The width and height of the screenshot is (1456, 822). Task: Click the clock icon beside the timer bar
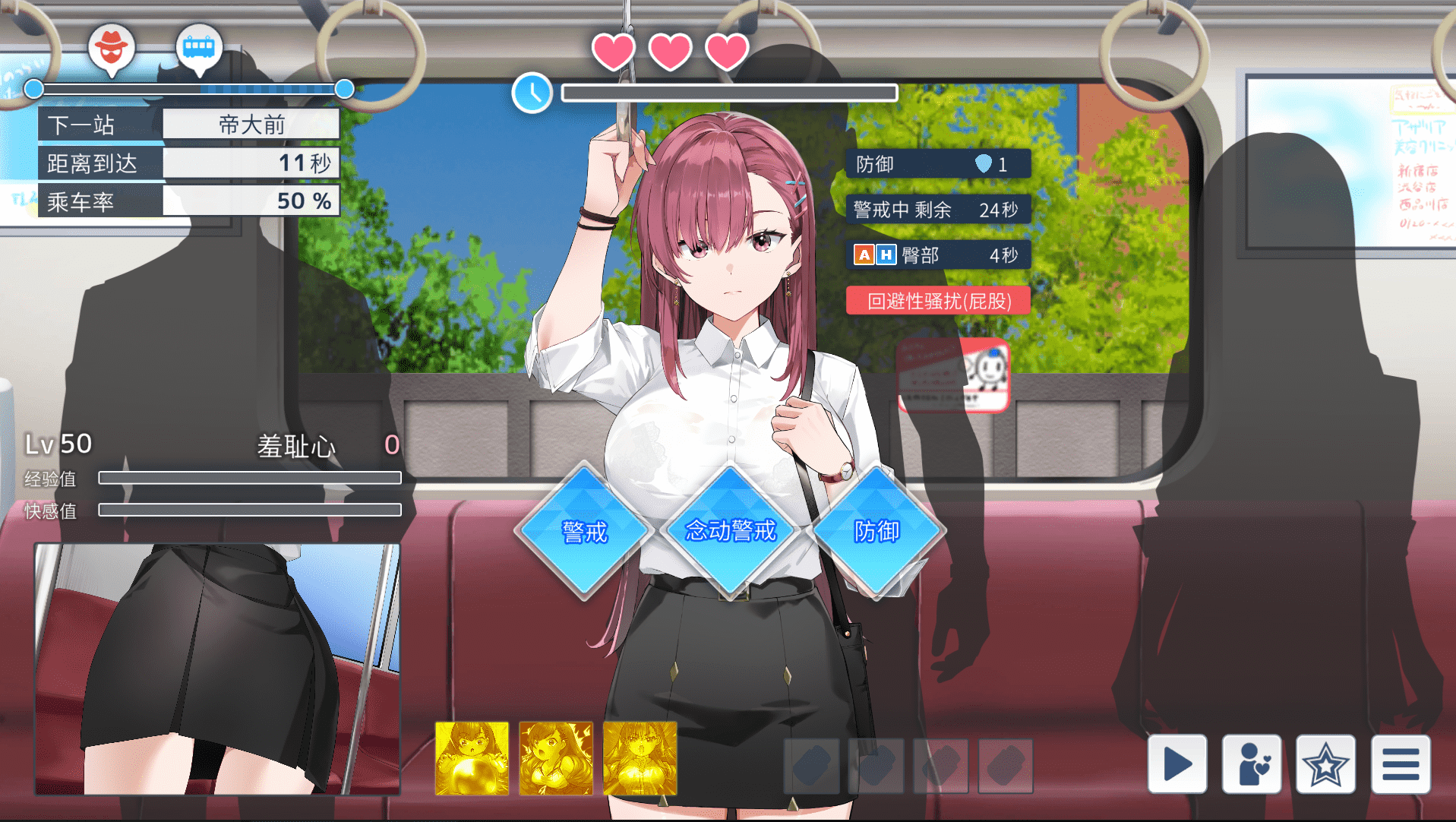(532, 93)
